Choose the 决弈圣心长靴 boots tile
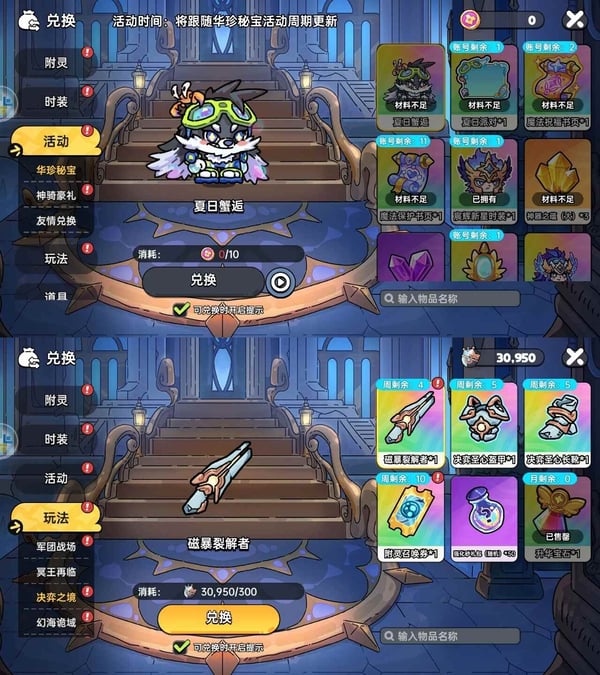 pos(557,423)
